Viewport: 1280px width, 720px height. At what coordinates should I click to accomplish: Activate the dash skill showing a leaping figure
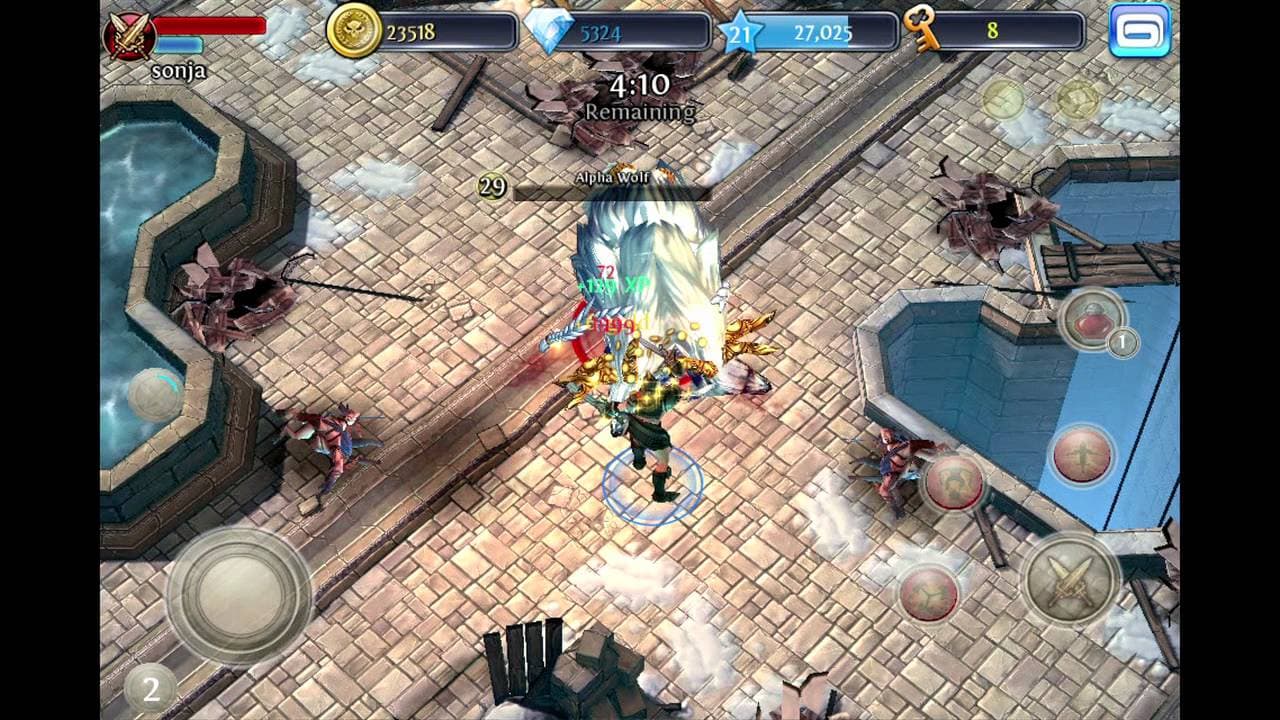(x=1082, y=457)
